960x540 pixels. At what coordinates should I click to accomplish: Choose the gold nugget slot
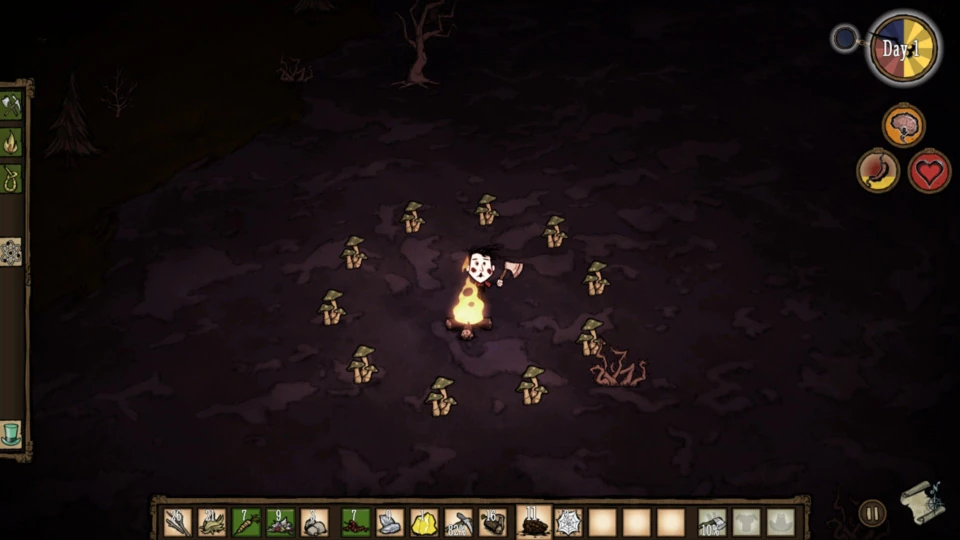pos(425,522)
